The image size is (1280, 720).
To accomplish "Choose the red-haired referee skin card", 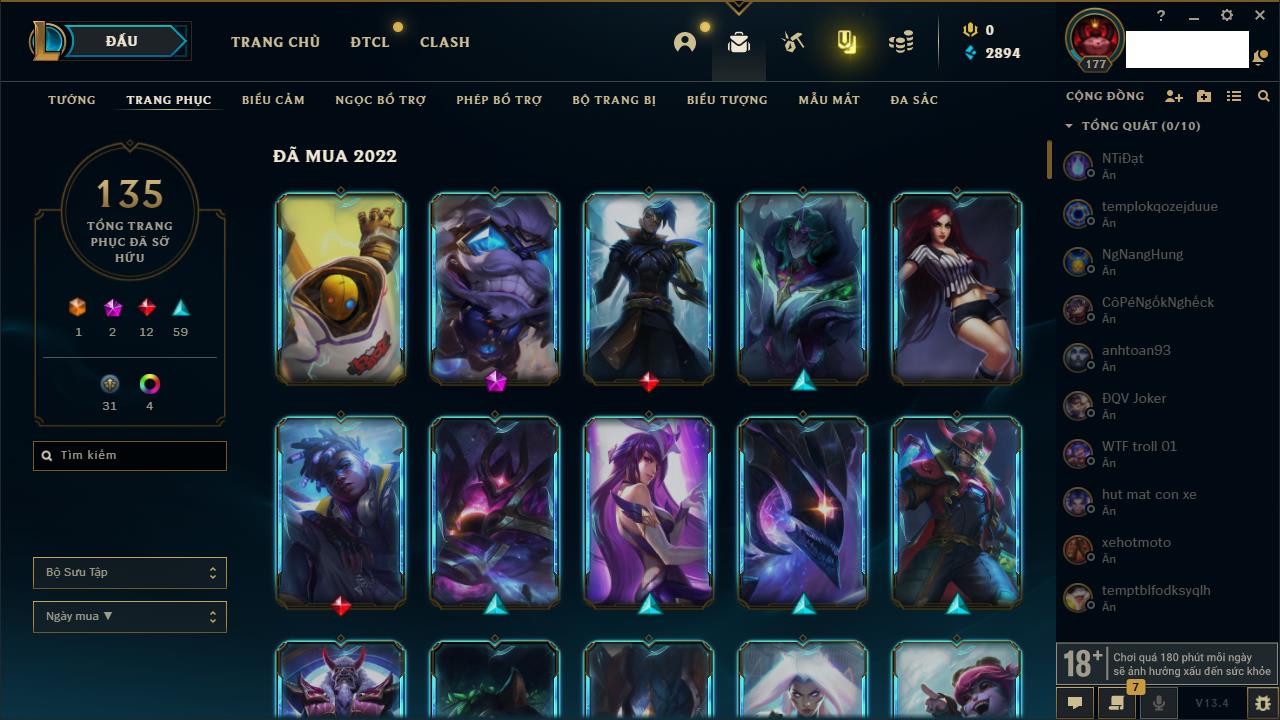I will click(956, 288).
